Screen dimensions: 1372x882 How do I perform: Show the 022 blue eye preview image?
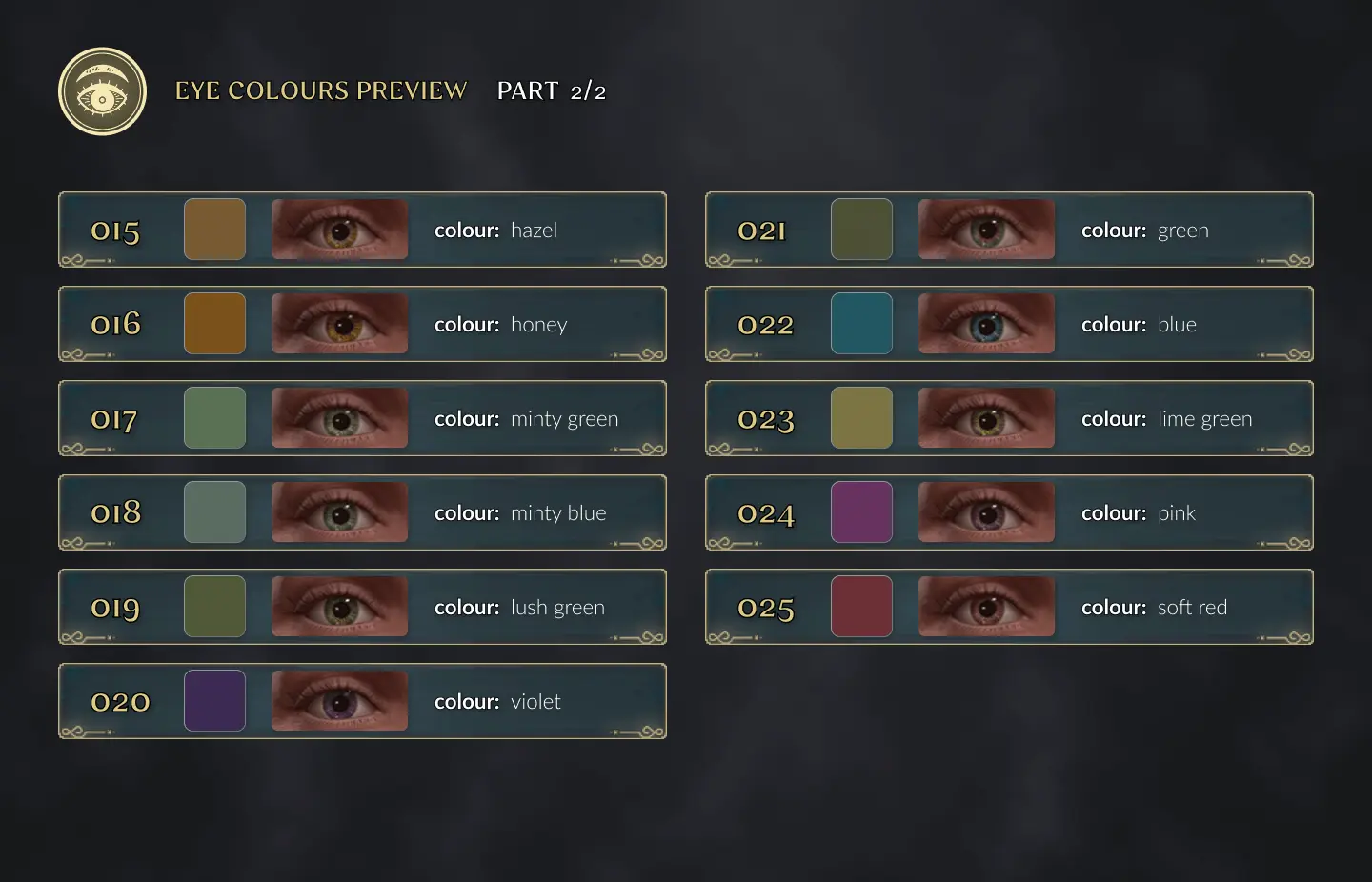coord(986,324)
